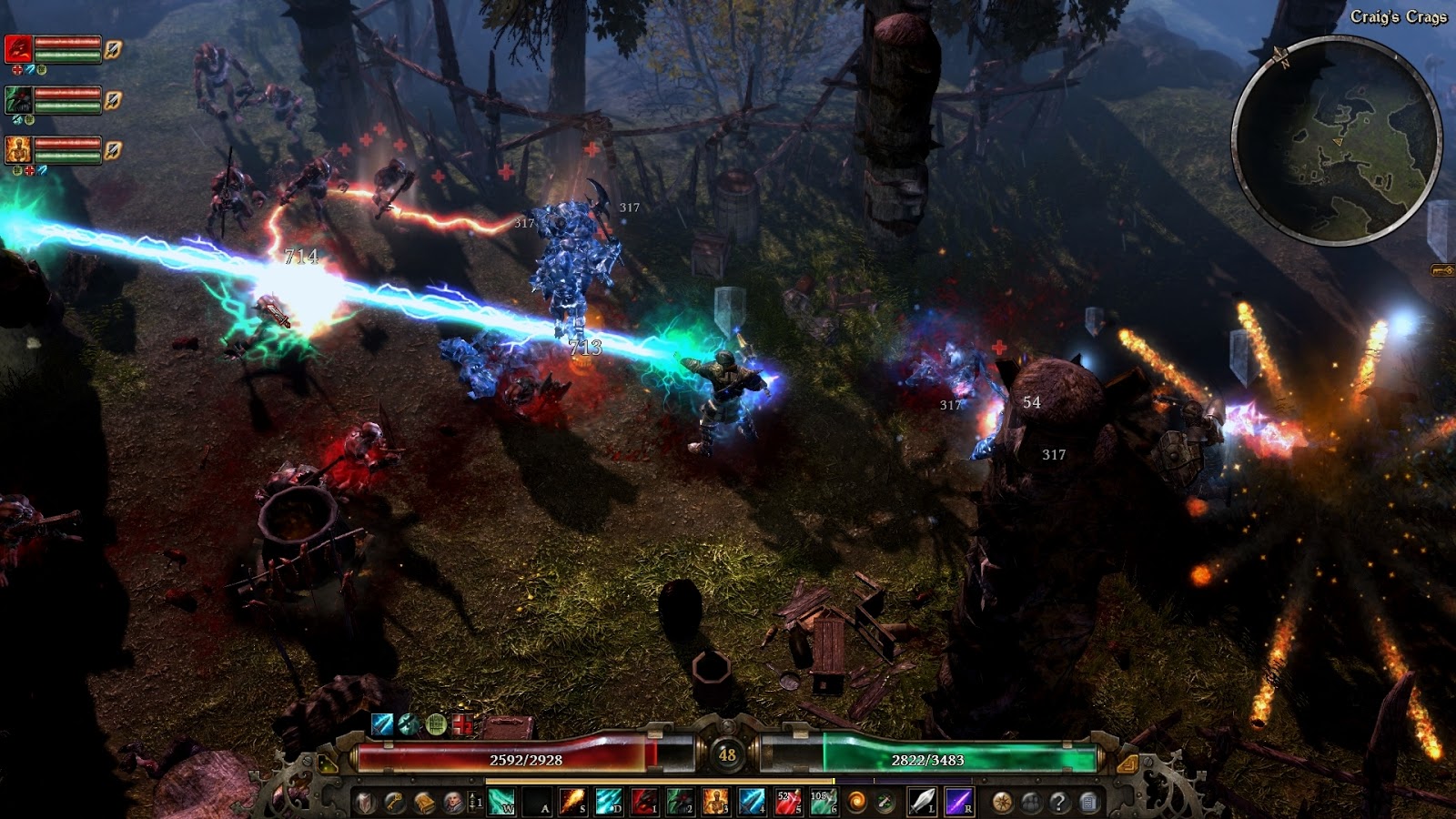Activate the flaming skeleton skill on slot 3

tap(715, 802)
